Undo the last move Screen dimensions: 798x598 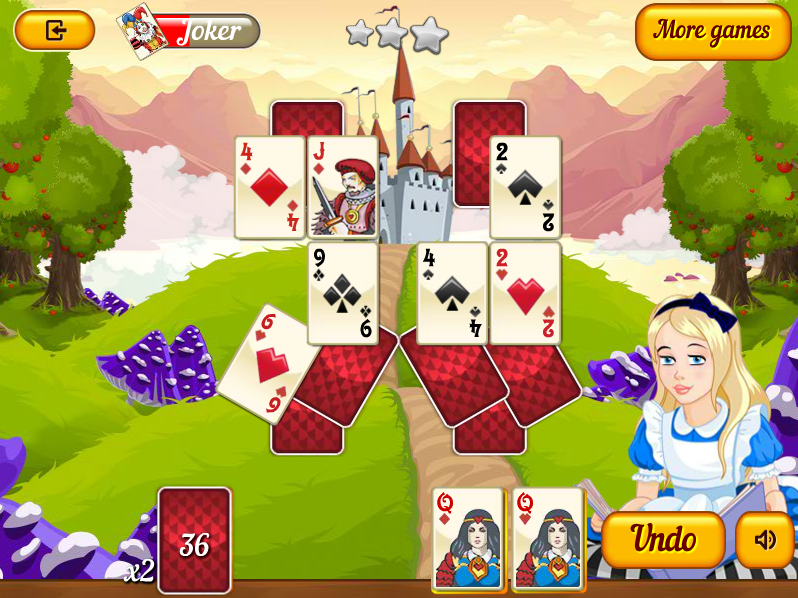coord(663,540)
